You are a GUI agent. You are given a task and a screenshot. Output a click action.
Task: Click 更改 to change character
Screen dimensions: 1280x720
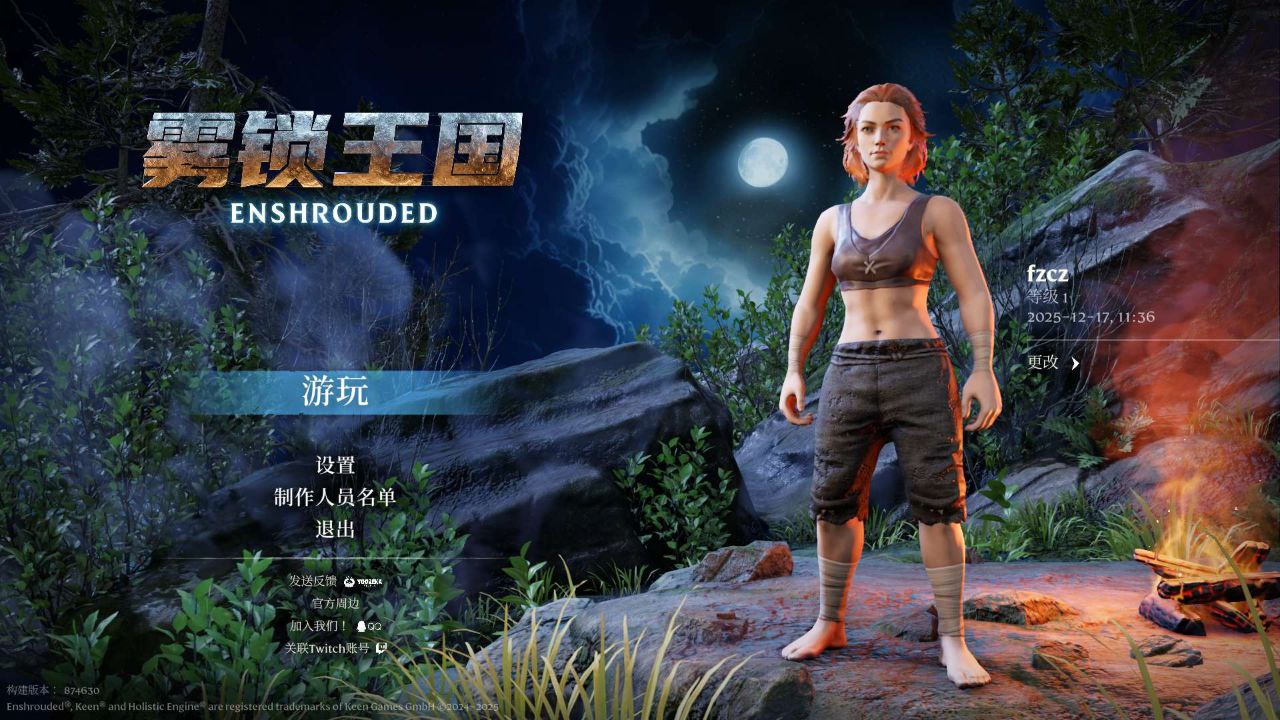(x=1043, y=362)
